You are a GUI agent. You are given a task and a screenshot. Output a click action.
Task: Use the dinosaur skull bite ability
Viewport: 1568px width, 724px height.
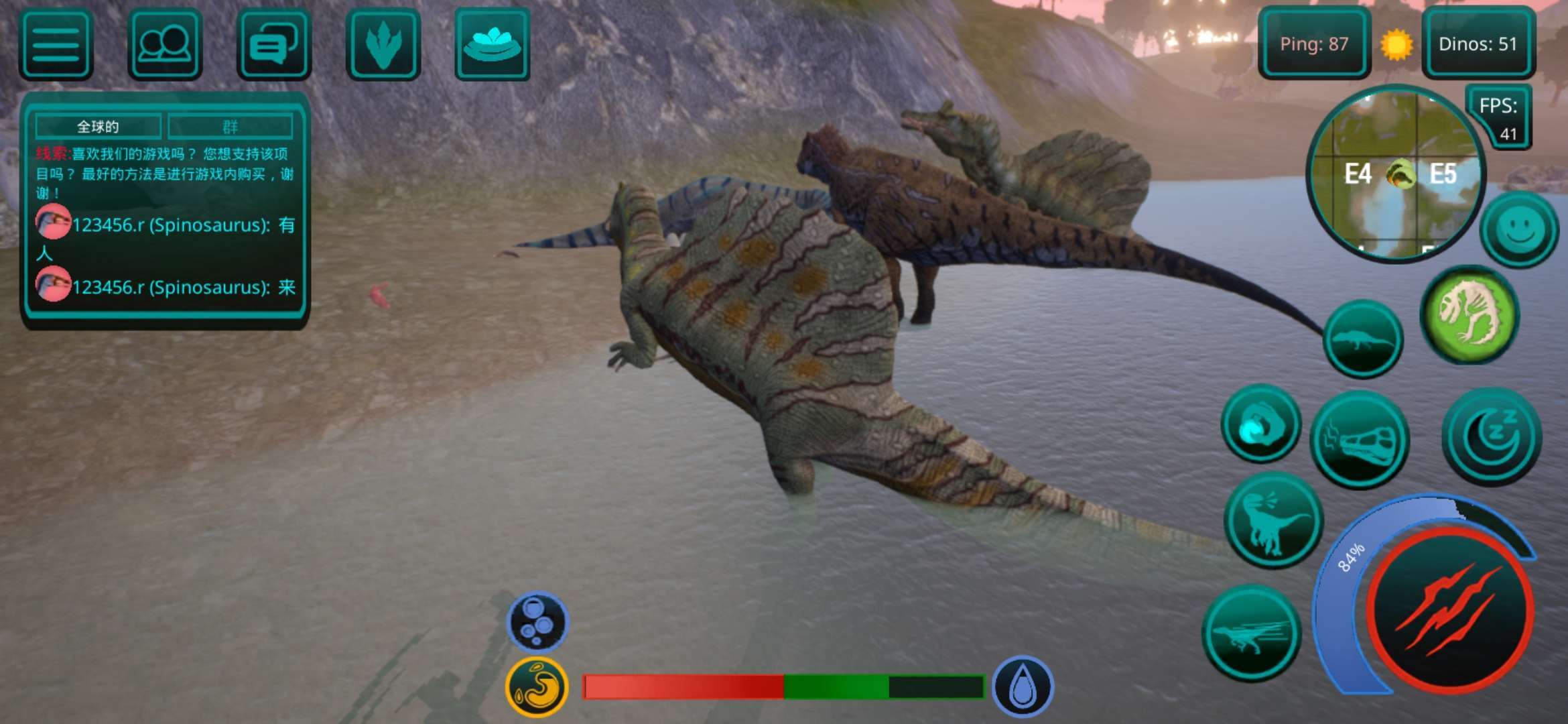click(1360, 440)
